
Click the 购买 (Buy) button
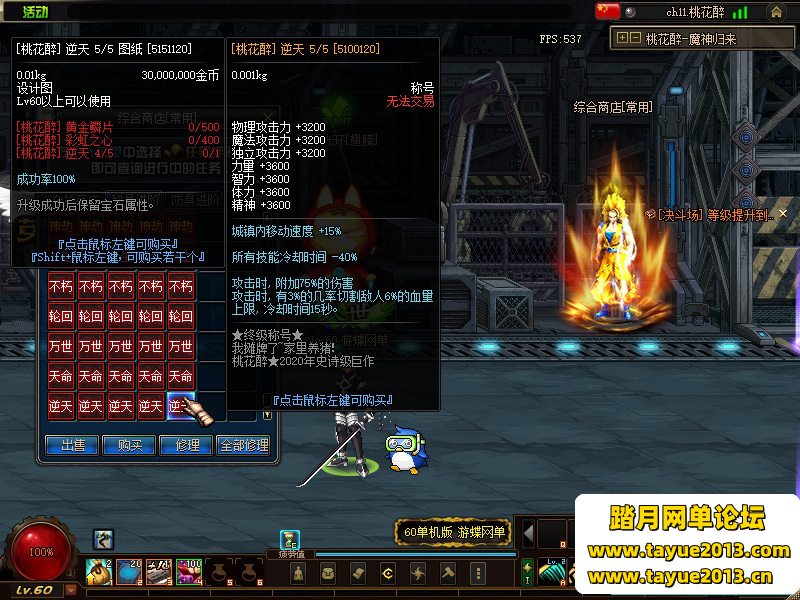pyautogui.click(x=129, y=445)
